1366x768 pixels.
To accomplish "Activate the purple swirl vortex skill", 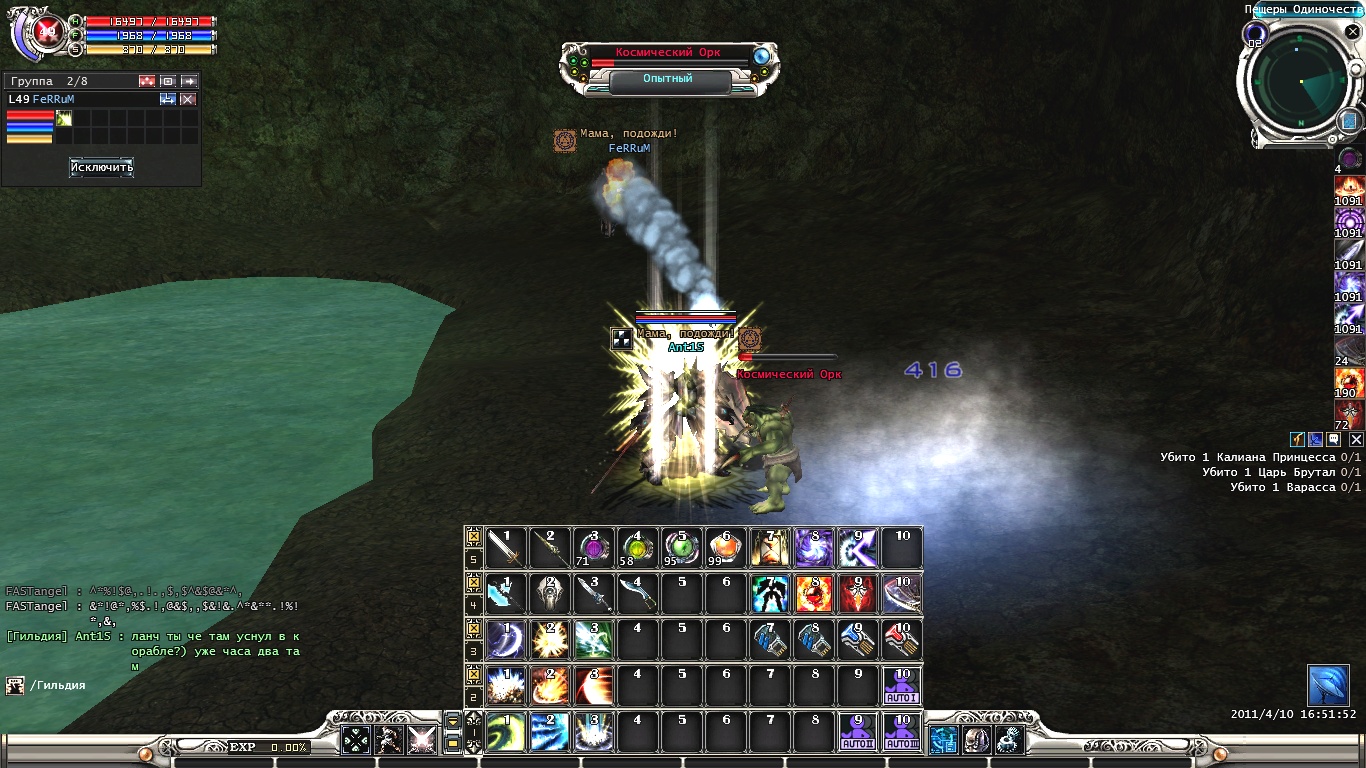I will (x=814, y=548).
